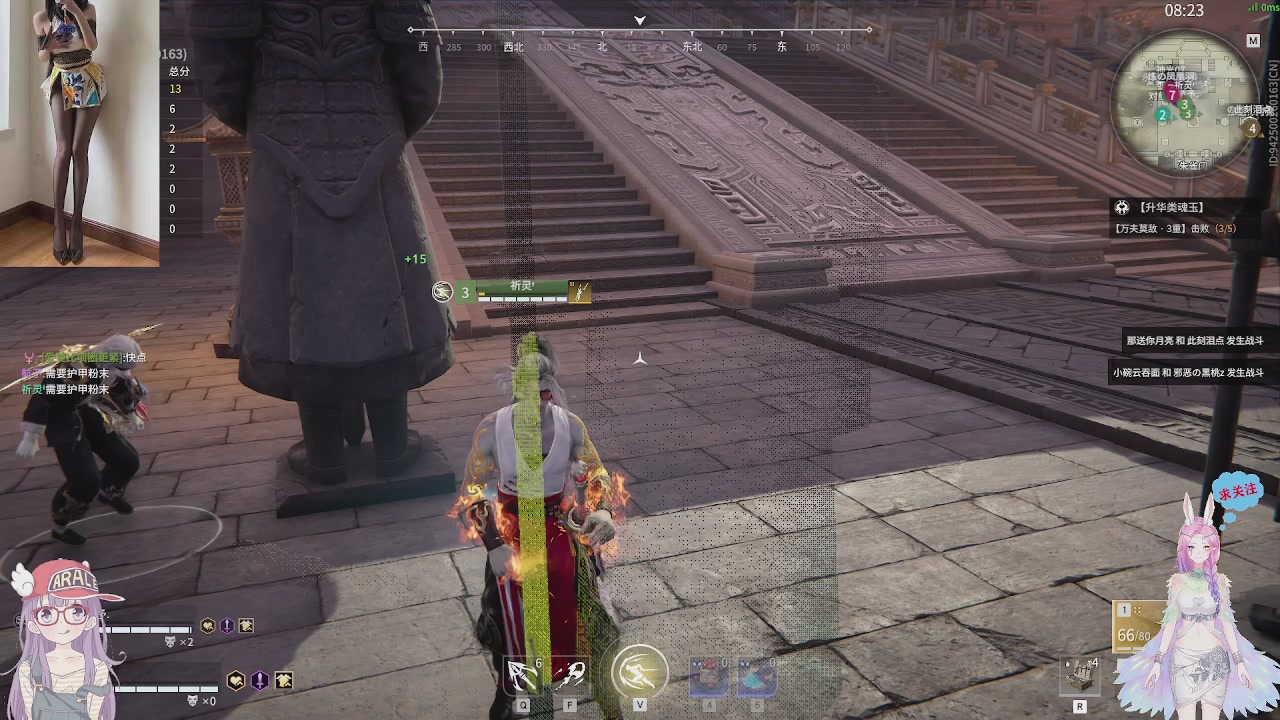The height and width of the screenshot is (720, 1280).
Task: Click the teal number 2 minimap marker
Action: click(x=1162, y=115)
